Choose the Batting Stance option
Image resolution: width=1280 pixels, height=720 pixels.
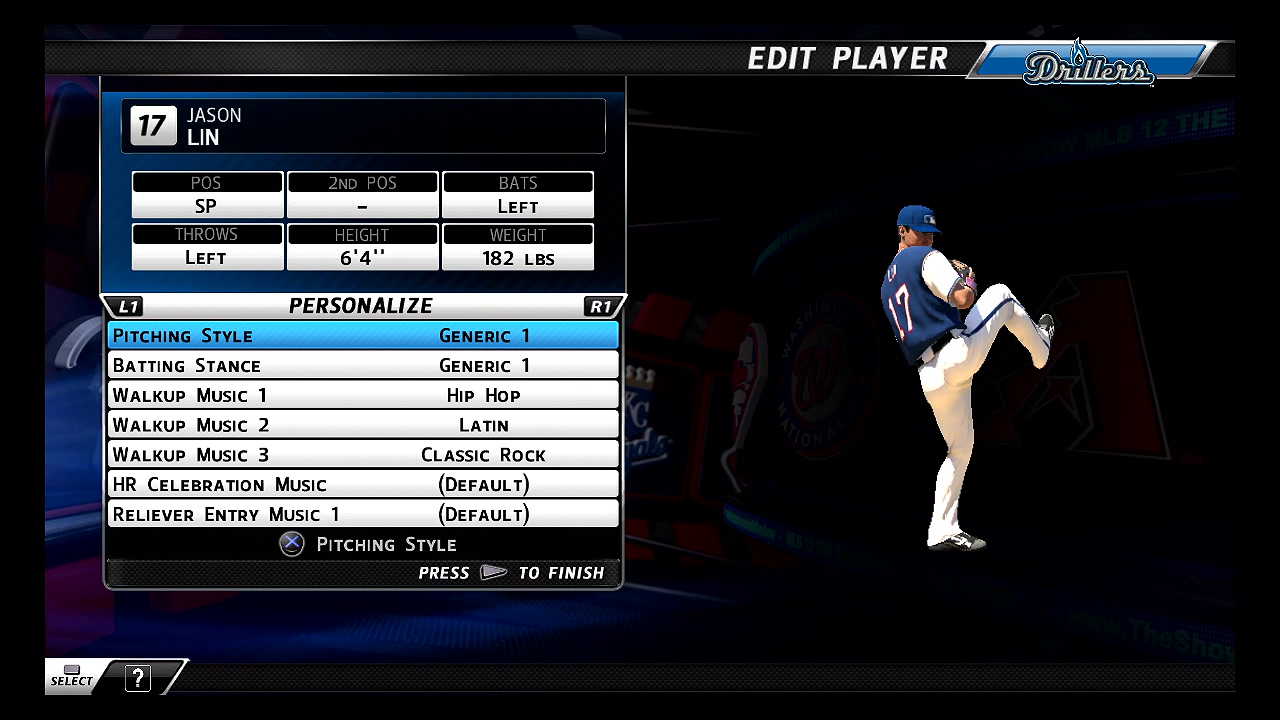[362, 365]
